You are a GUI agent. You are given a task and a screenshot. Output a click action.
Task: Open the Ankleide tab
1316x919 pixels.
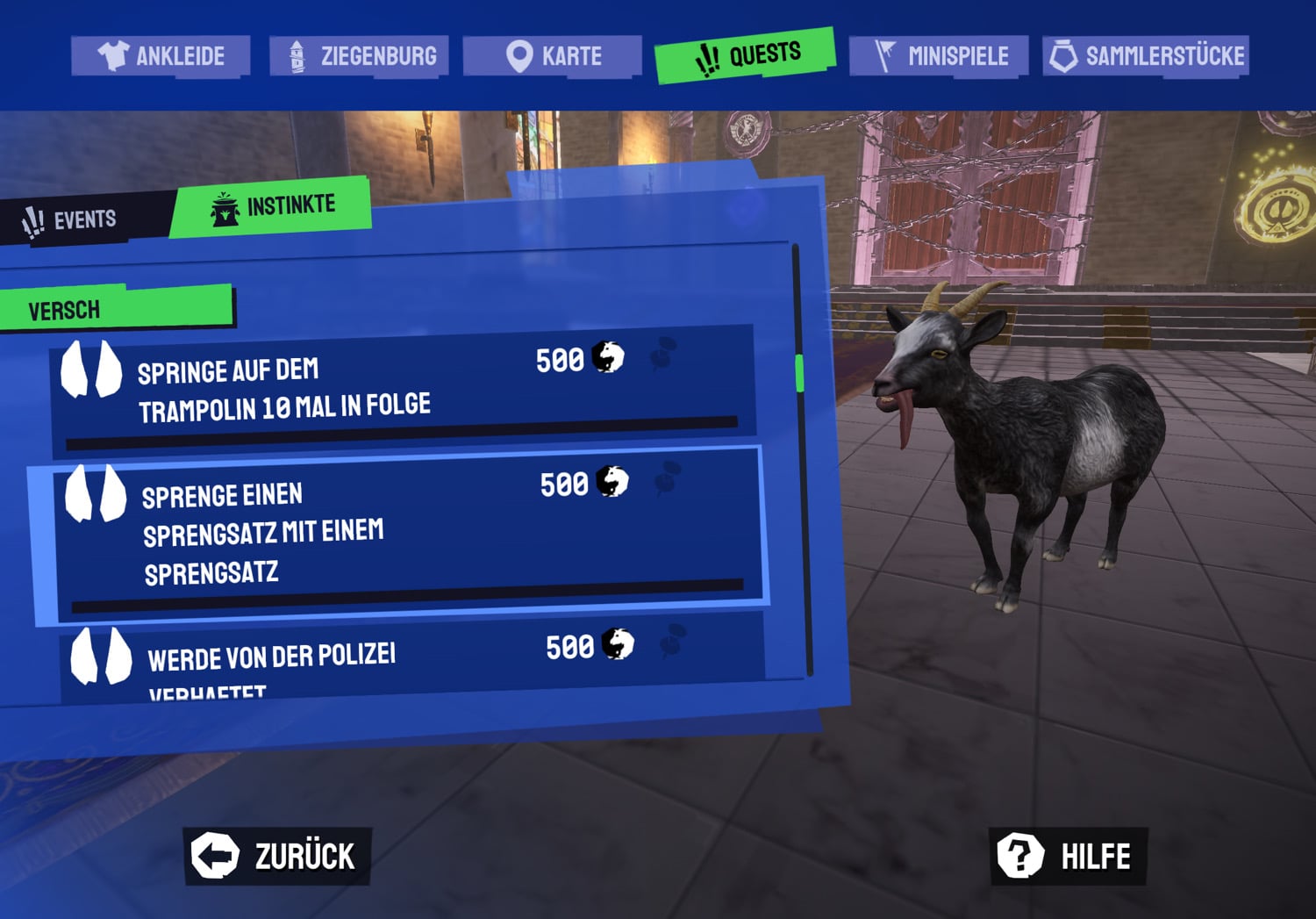(161, 56)
